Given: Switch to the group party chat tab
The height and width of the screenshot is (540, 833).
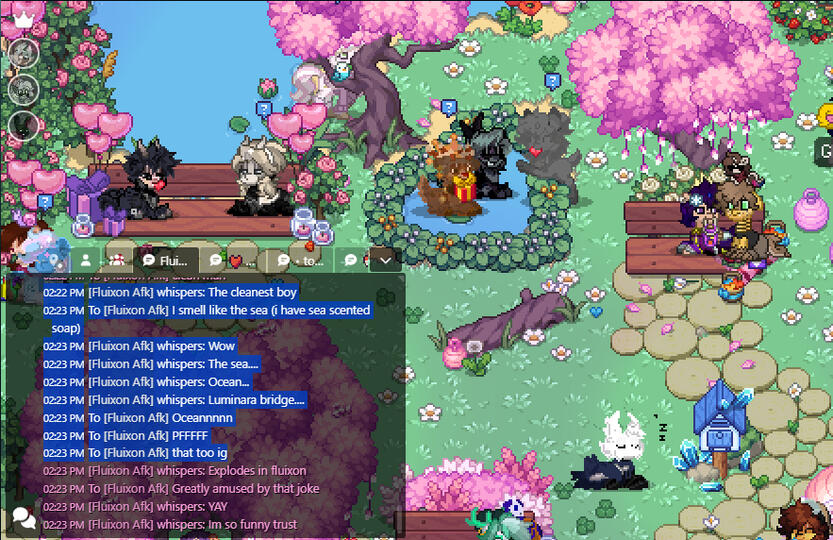Looking at the screenshot, I should coord(116,260).
